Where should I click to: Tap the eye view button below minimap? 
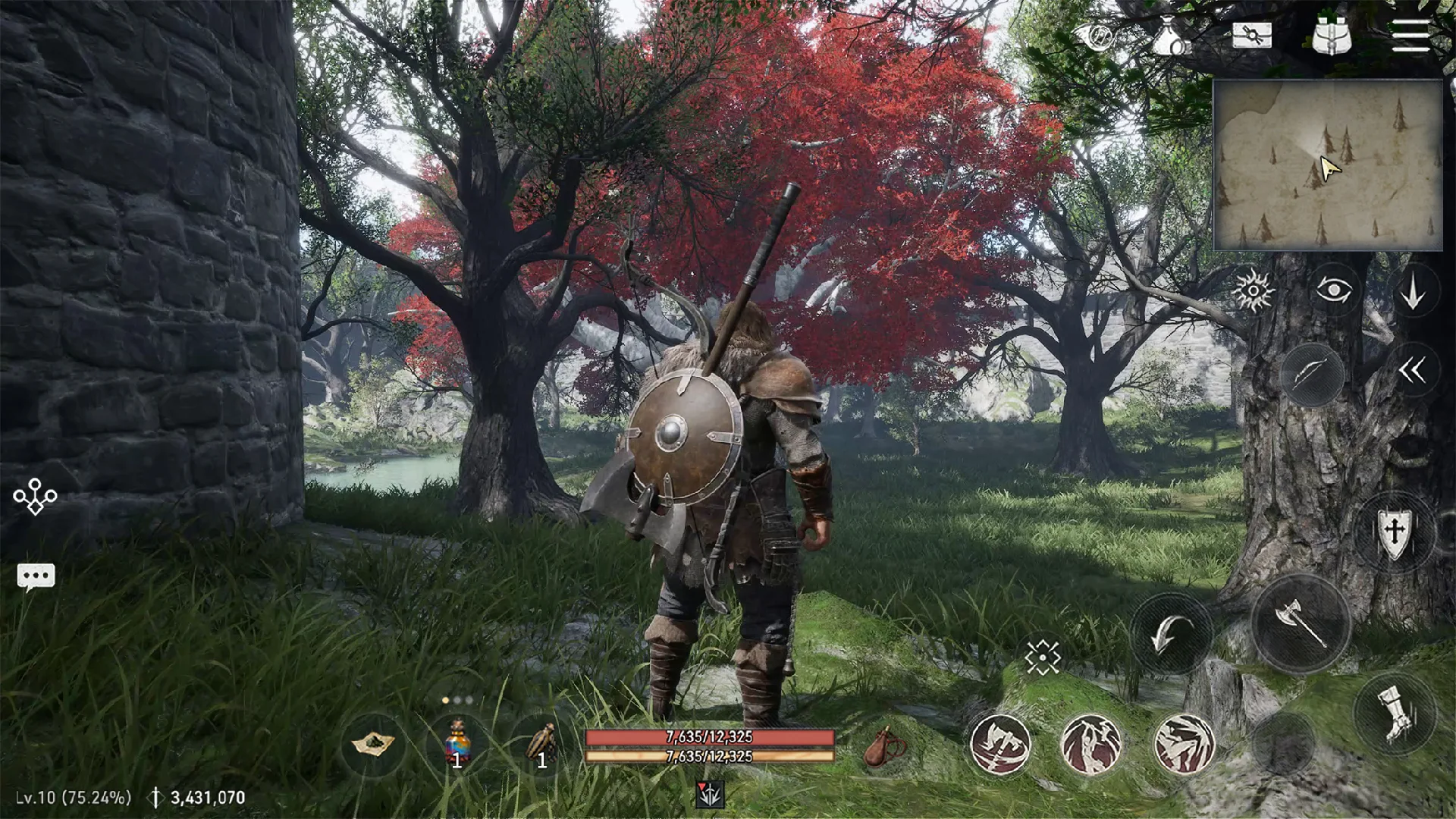coord(1334,290)
